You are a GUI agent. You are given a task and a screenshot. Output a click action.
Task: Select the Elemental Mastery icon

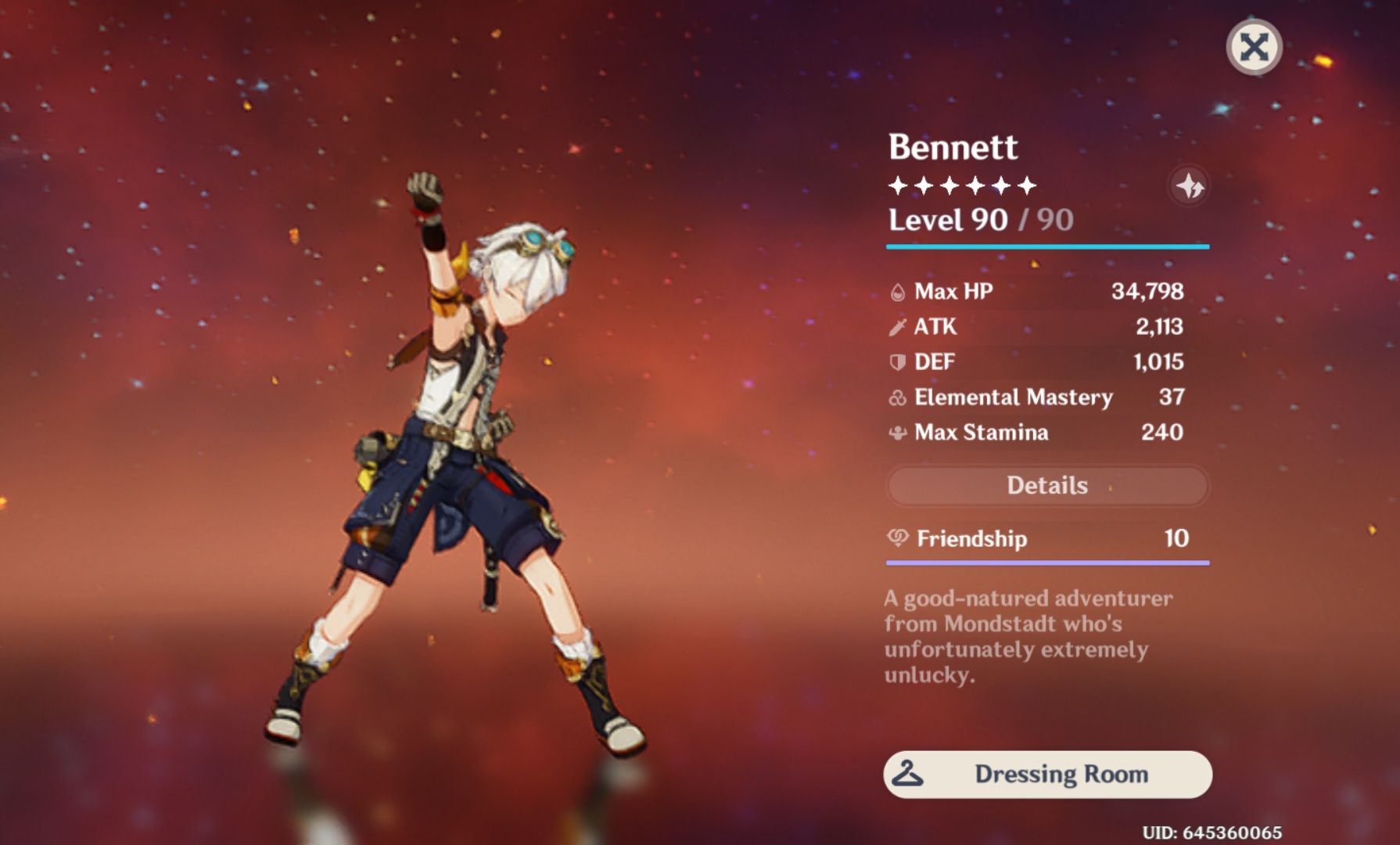tap(899, 397)
